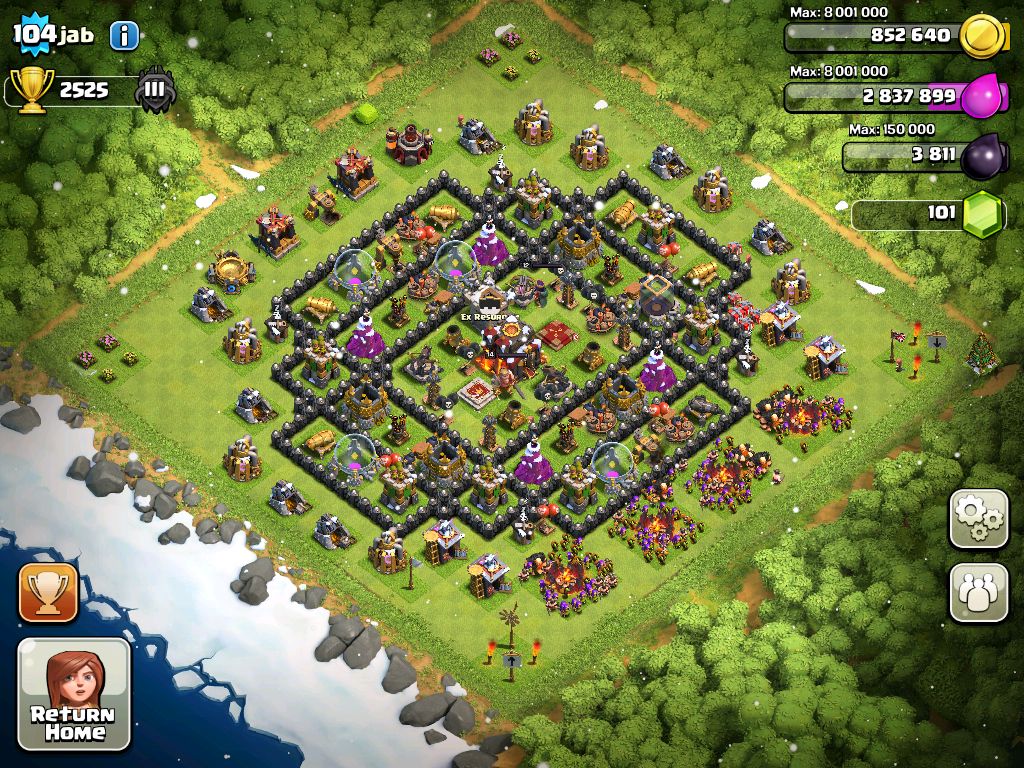Tap the green gem icon
1024x768 pixels.
tap(982, 213)
